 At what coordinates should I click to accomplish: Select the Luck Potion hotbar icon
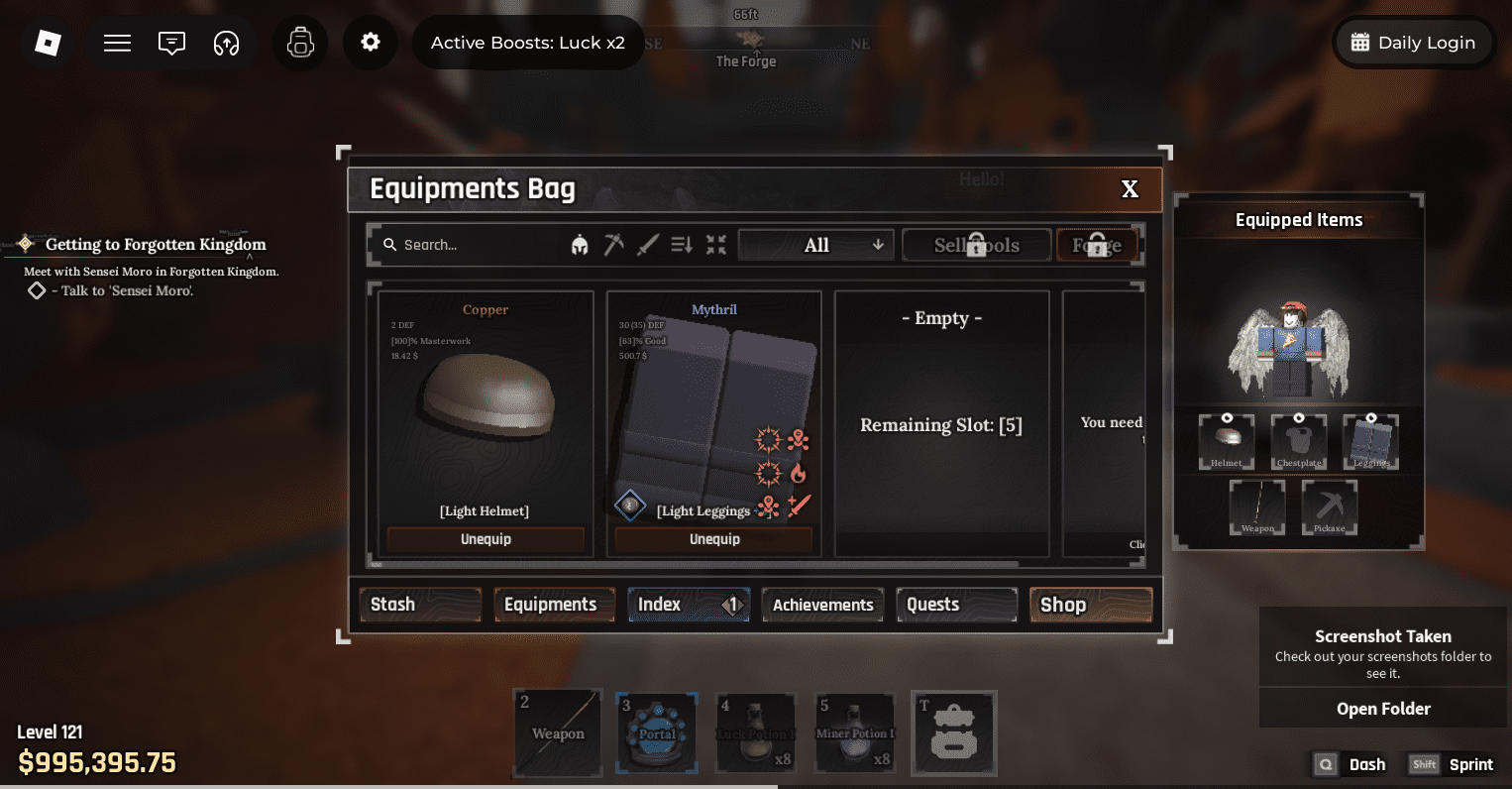point(755,733)
